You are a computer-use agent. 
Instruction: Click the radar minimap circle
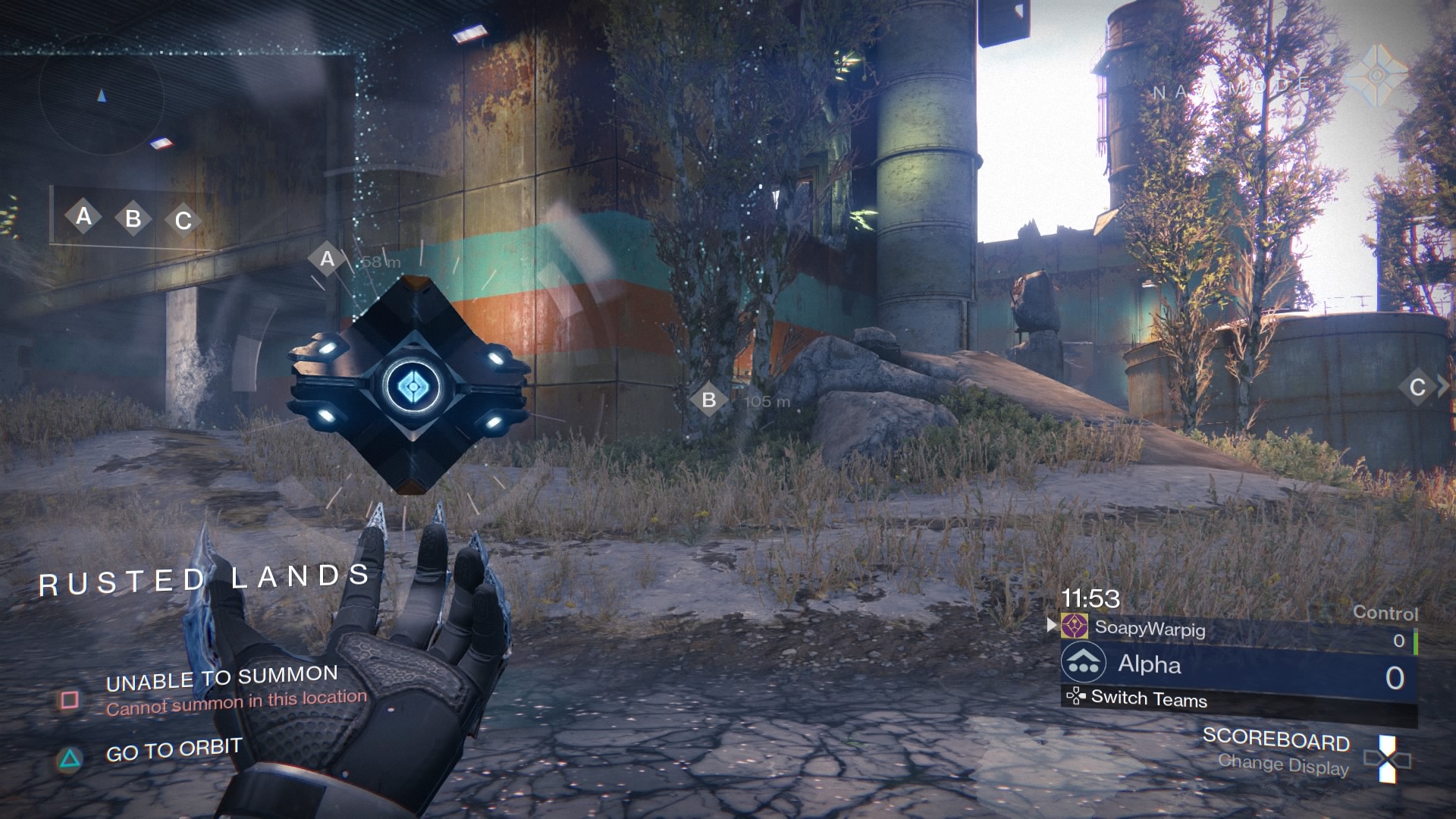101,96
